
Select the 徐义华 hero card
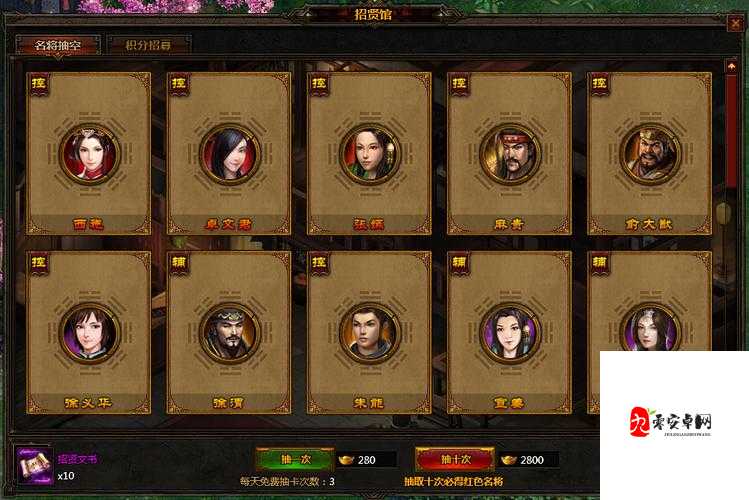click(x=89, y=331)
